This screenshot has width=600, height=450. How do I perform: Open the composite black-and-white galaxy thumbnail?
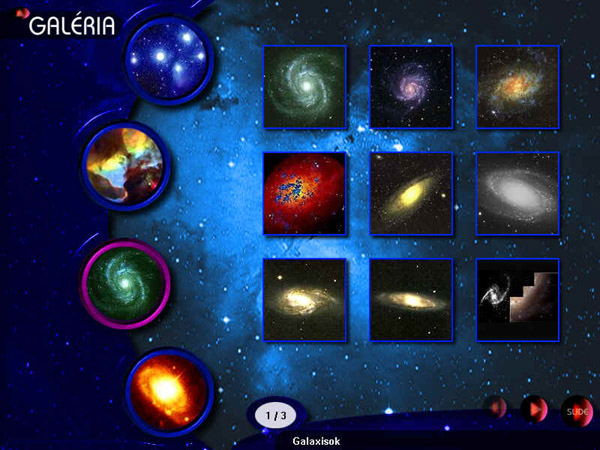point(517,299)
